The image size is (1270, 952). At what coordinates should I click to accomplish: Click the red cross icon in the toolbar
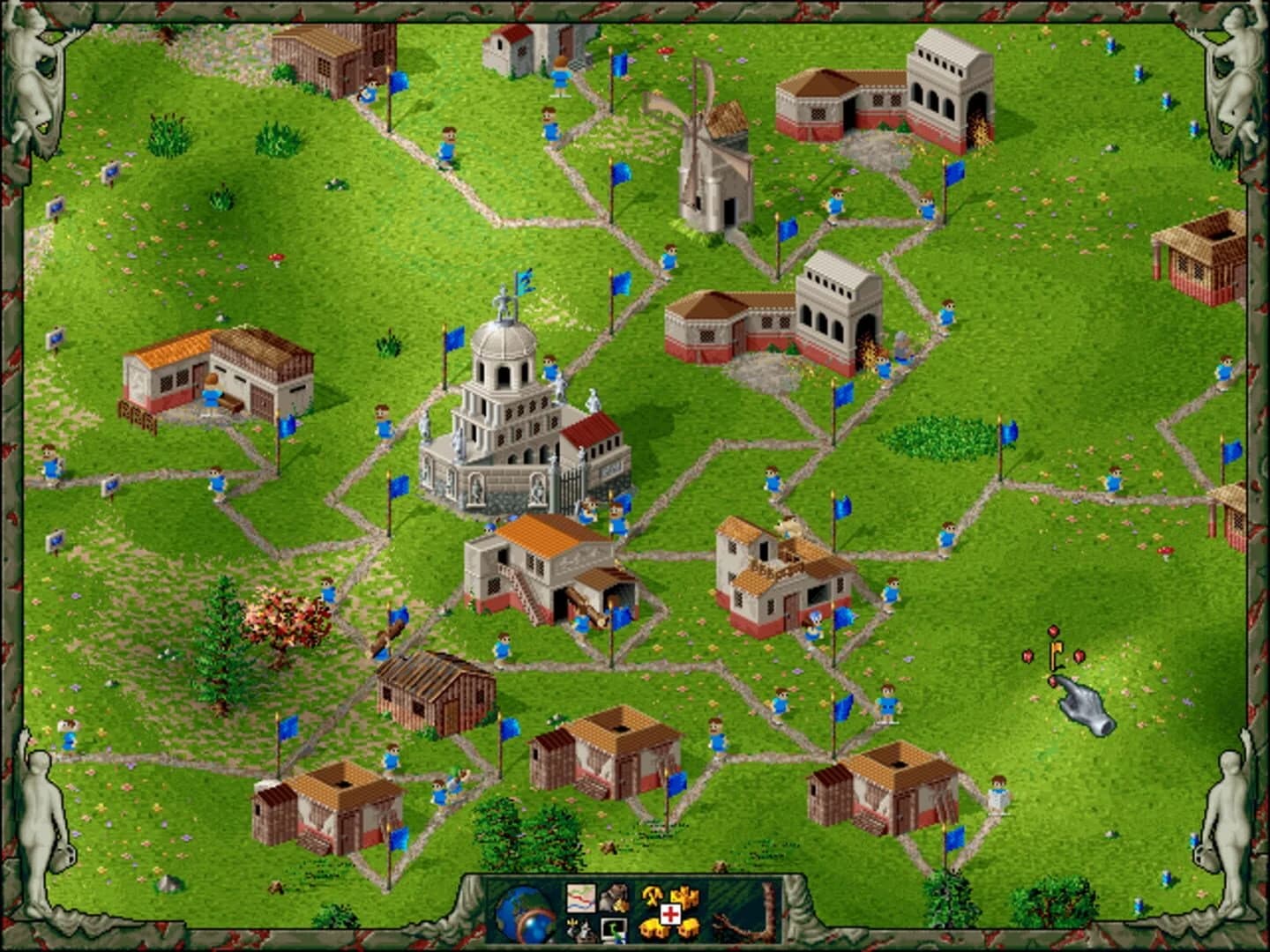pos(670,913)
